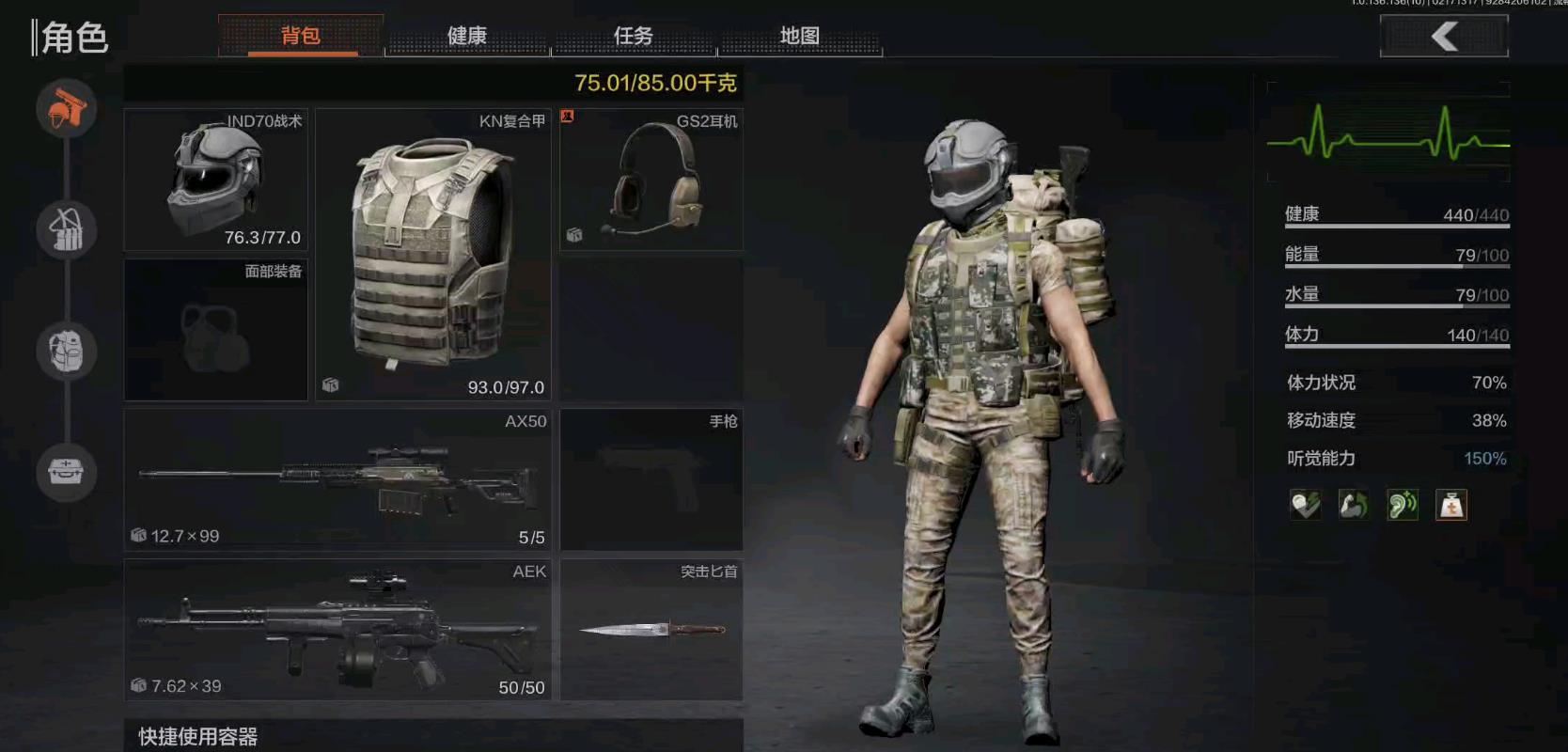The height and width of the screenshot is (752, 1568).
Task: Open the backpack sidebar icon
Action: [66, 351]
